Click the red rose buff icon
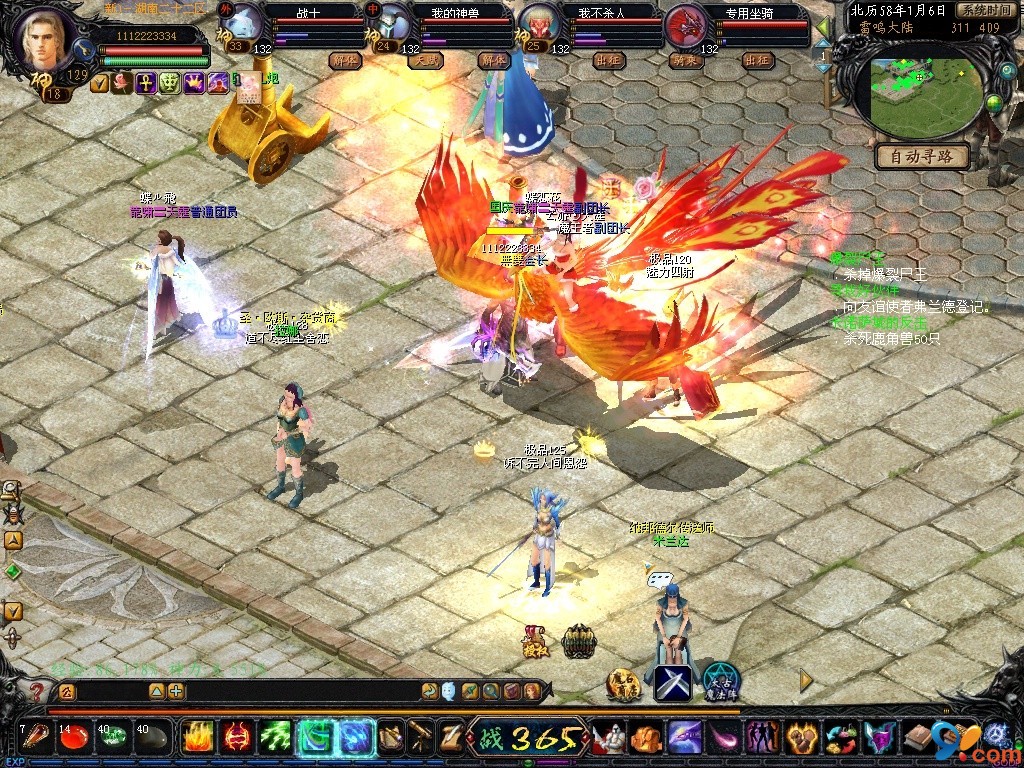Image resolution: width=1024 pixels, height=768 pixels. coord(122,83)
